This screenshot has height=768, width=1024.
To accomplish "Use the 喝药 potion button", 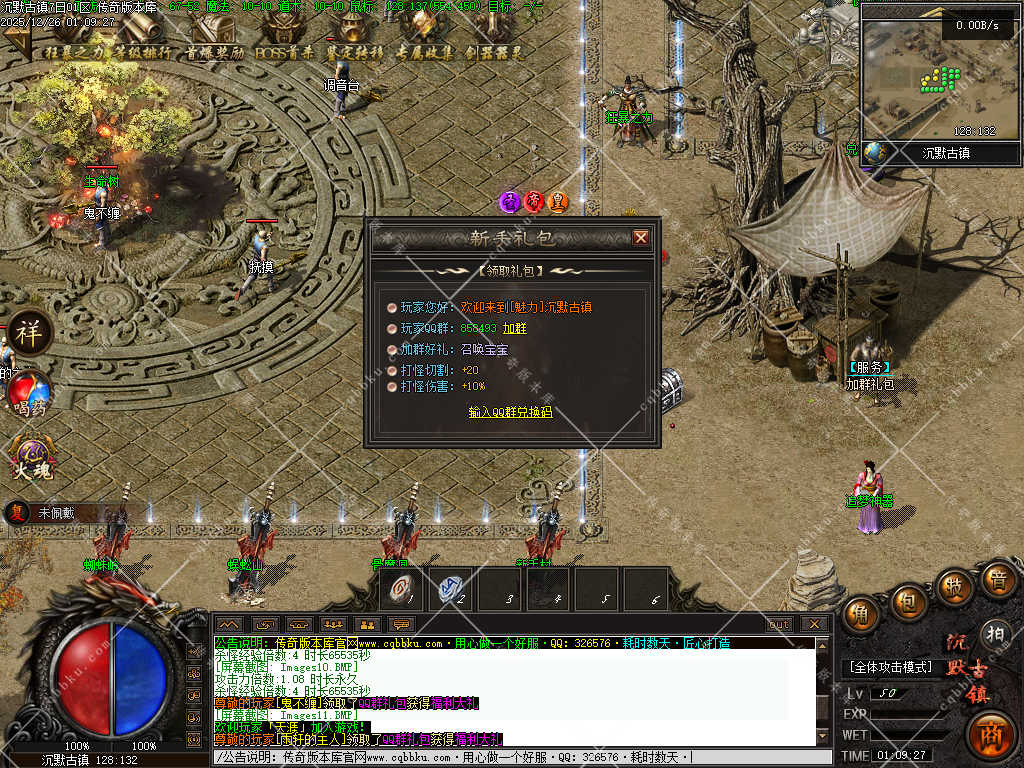I will (29, 393).
